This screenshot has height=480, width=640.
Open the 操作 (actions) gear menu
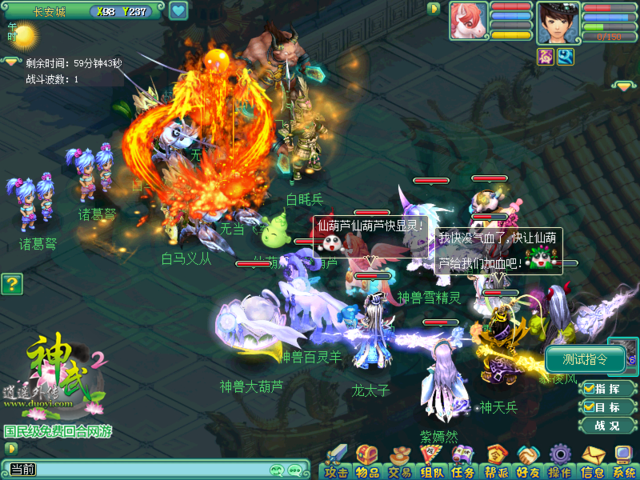tap(560, 461)
